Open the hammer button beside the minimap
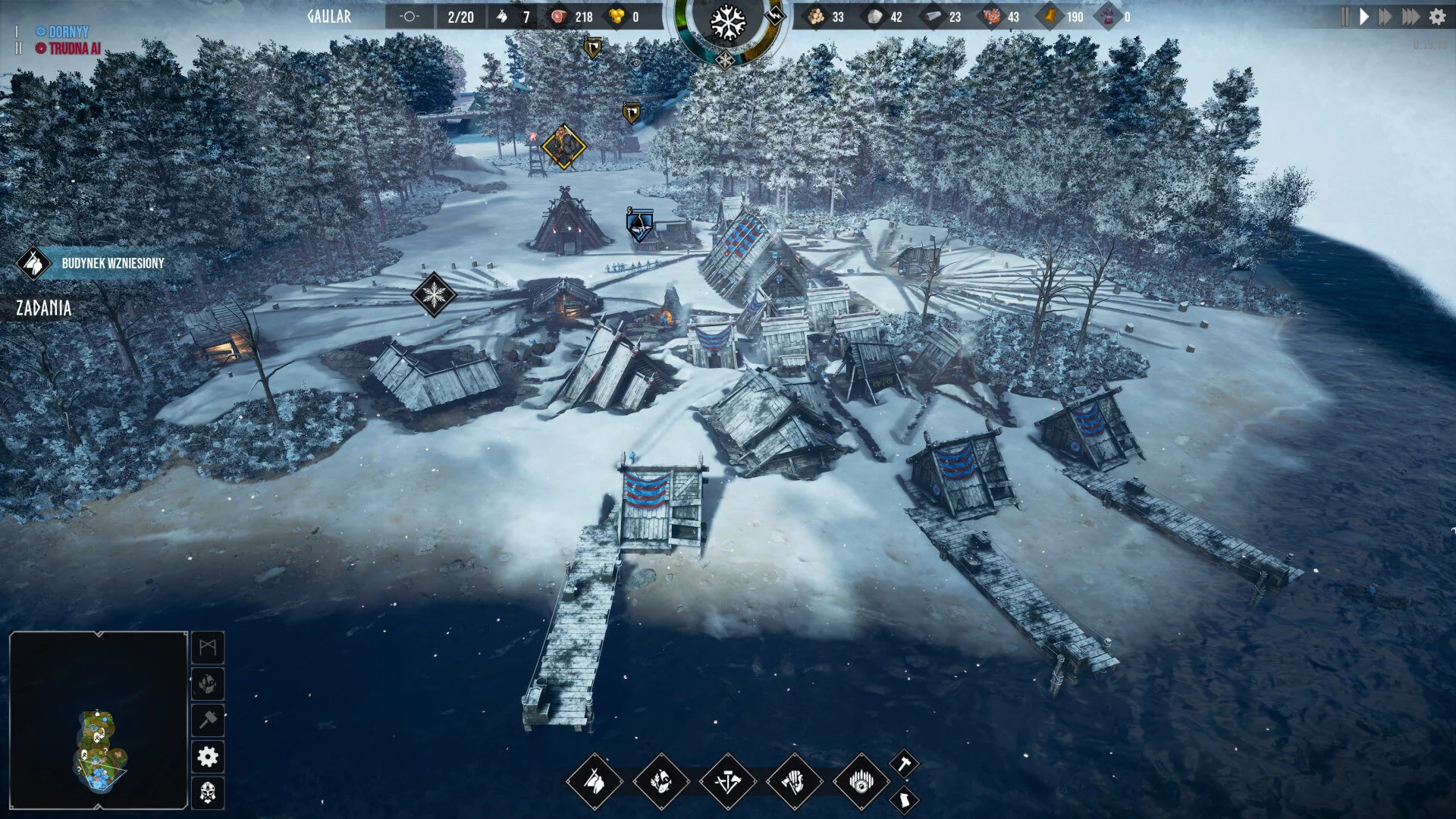 pyautogui.click(x=208, y=720)
